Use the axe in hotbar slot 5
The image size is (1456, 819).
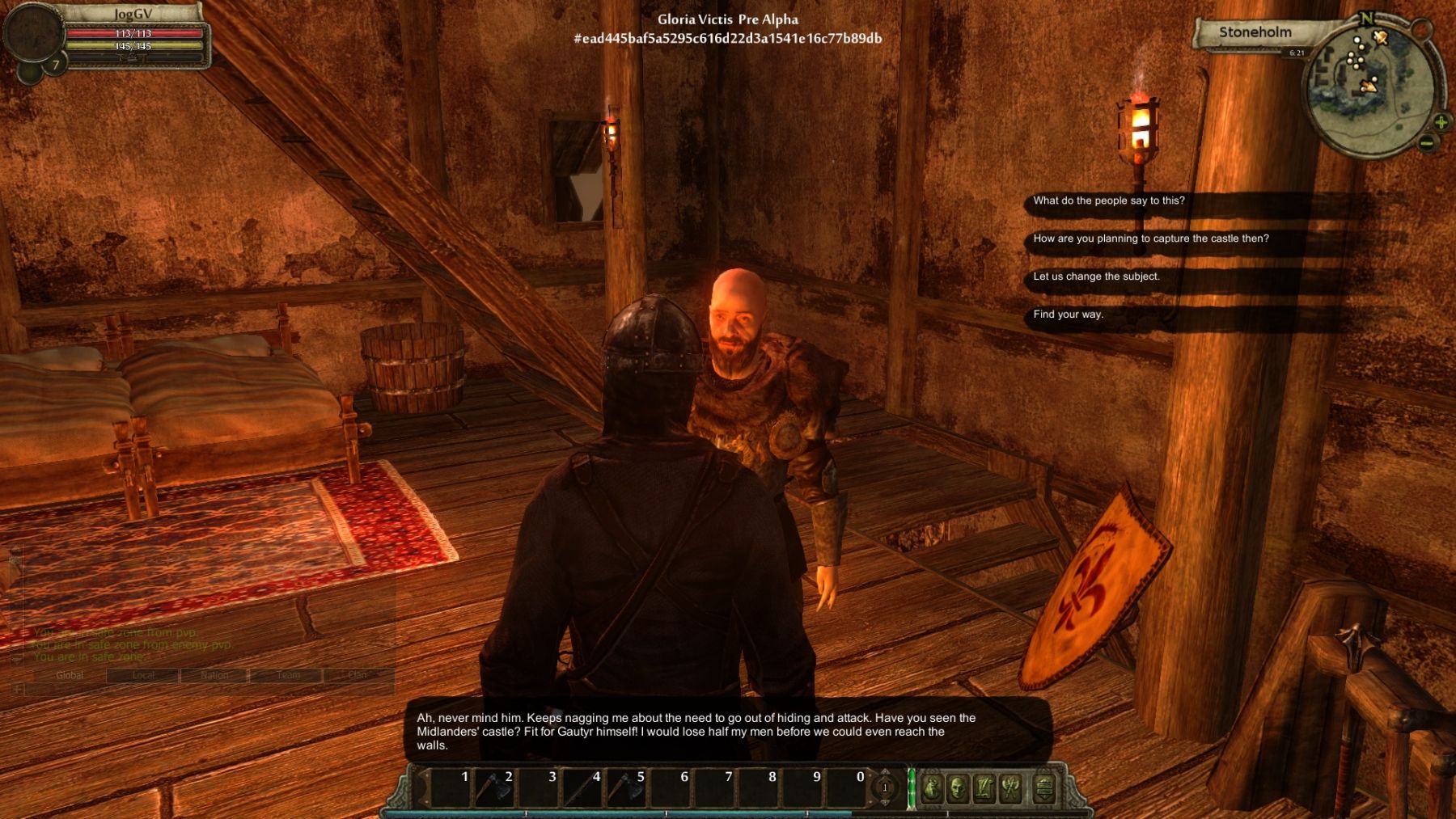tap(625, 788)
